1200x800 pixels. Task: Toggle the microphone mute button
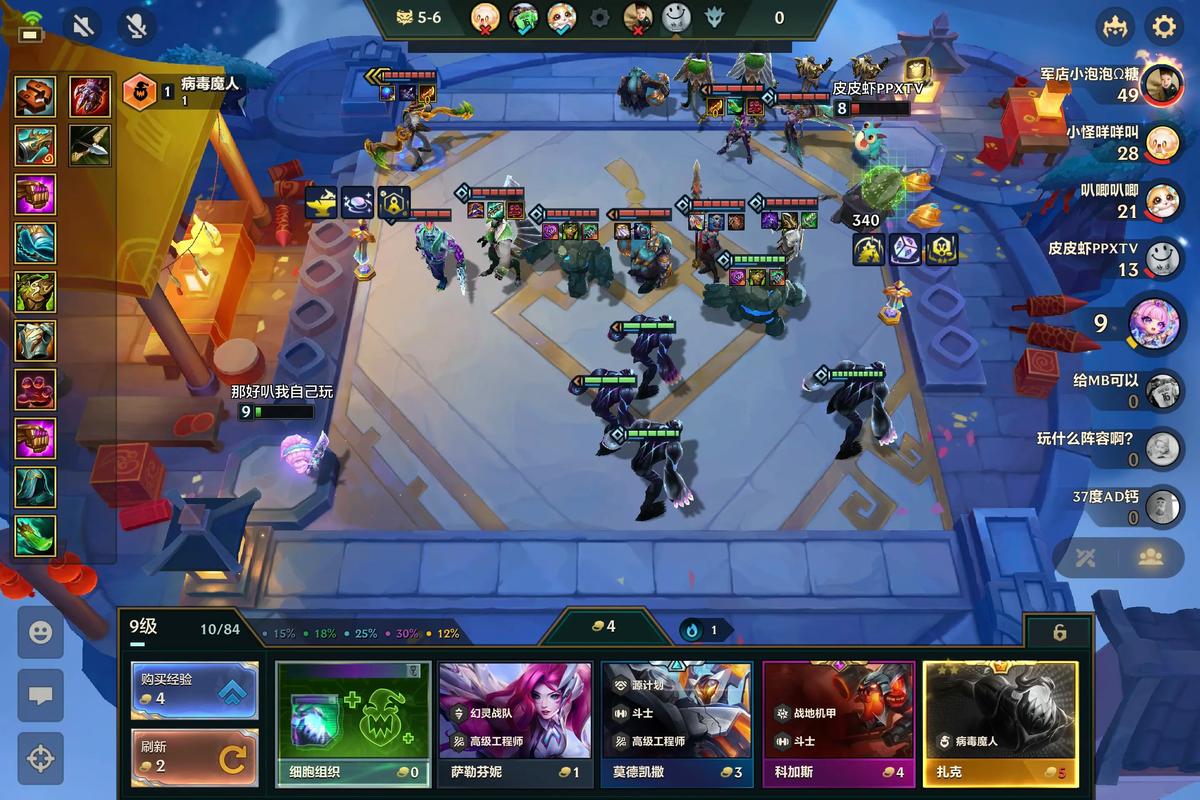click(x=137, y=25)
